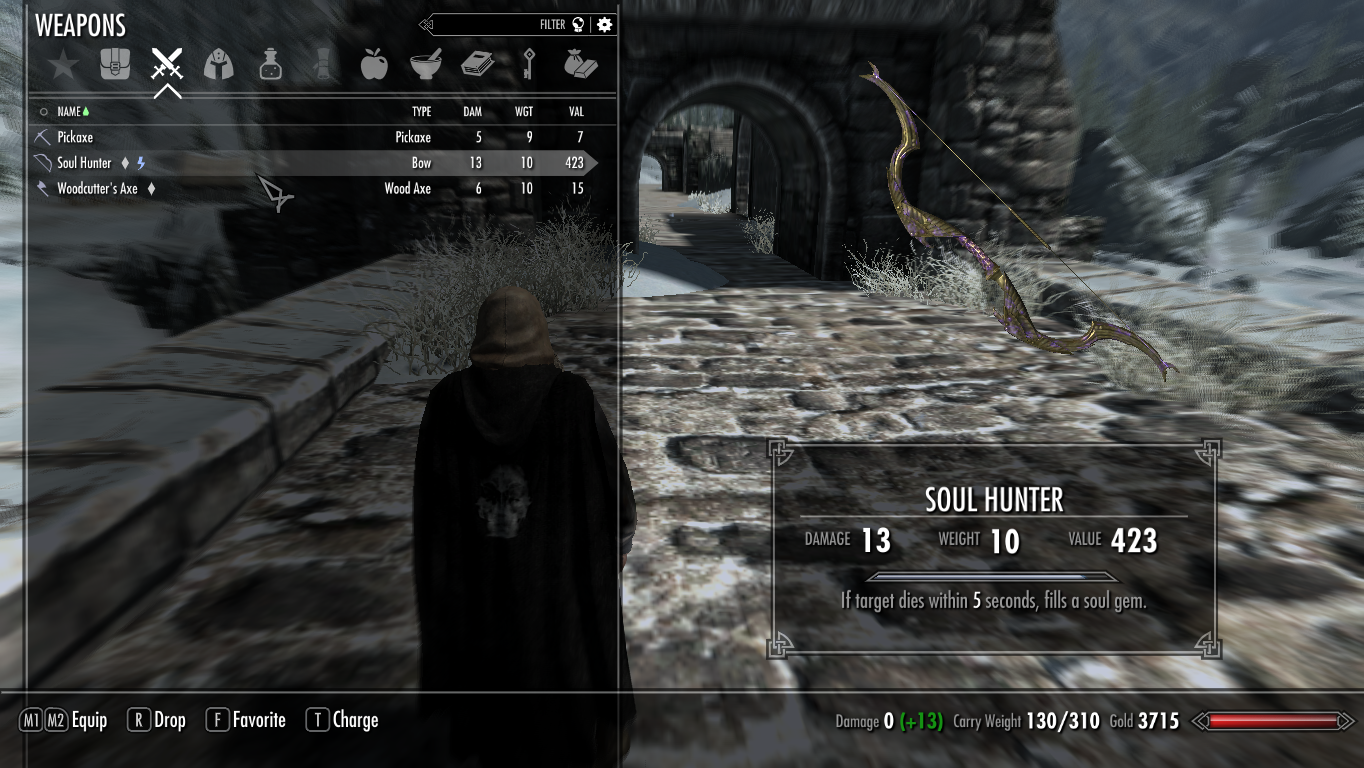The width and height of the screenshot is (1364, 768).
Task: Sort weapons by DAM column header
Action: (472, 112)
